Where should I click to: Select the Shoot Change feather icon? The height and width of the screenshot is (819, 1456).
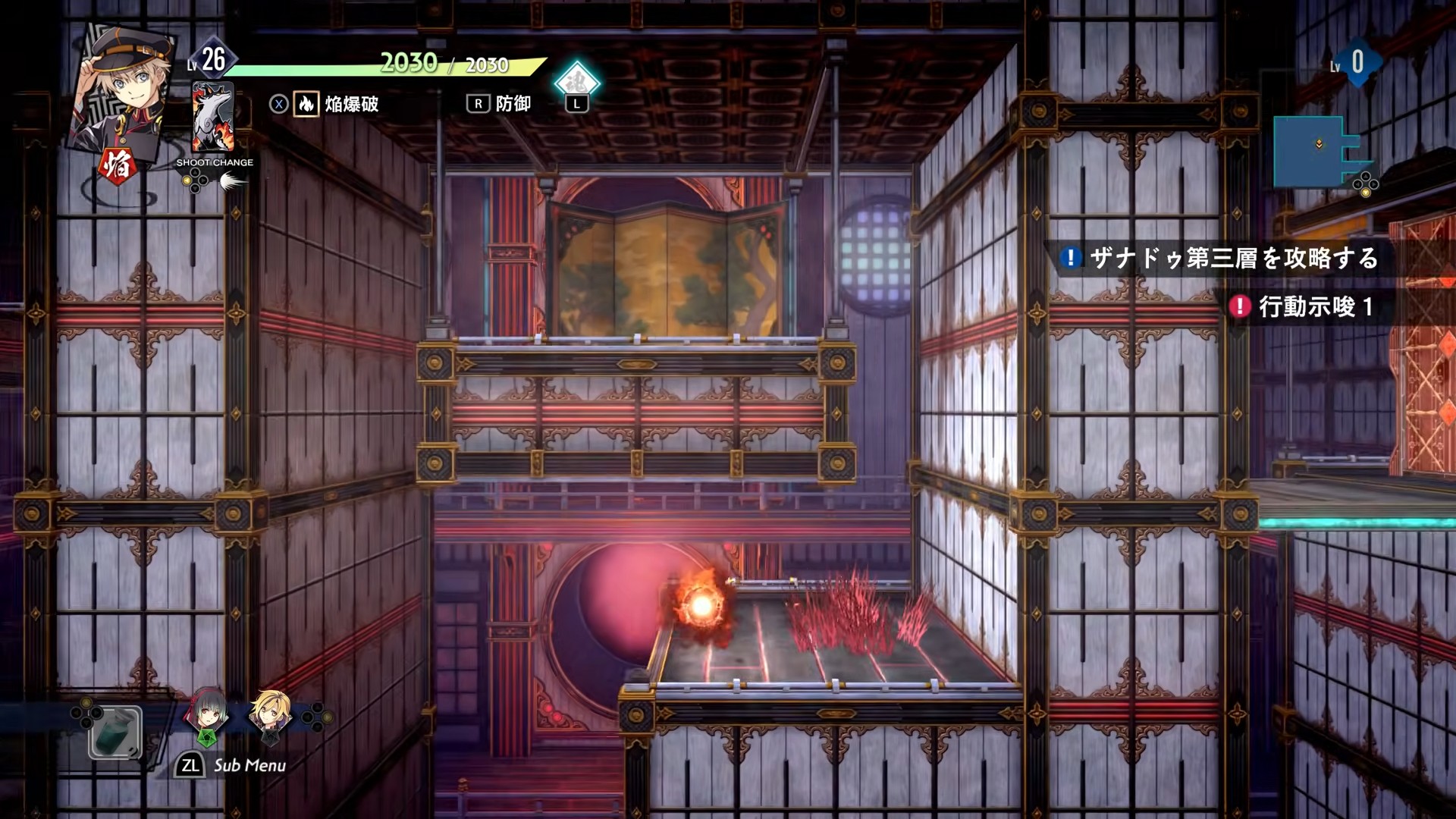pos(231,181)
